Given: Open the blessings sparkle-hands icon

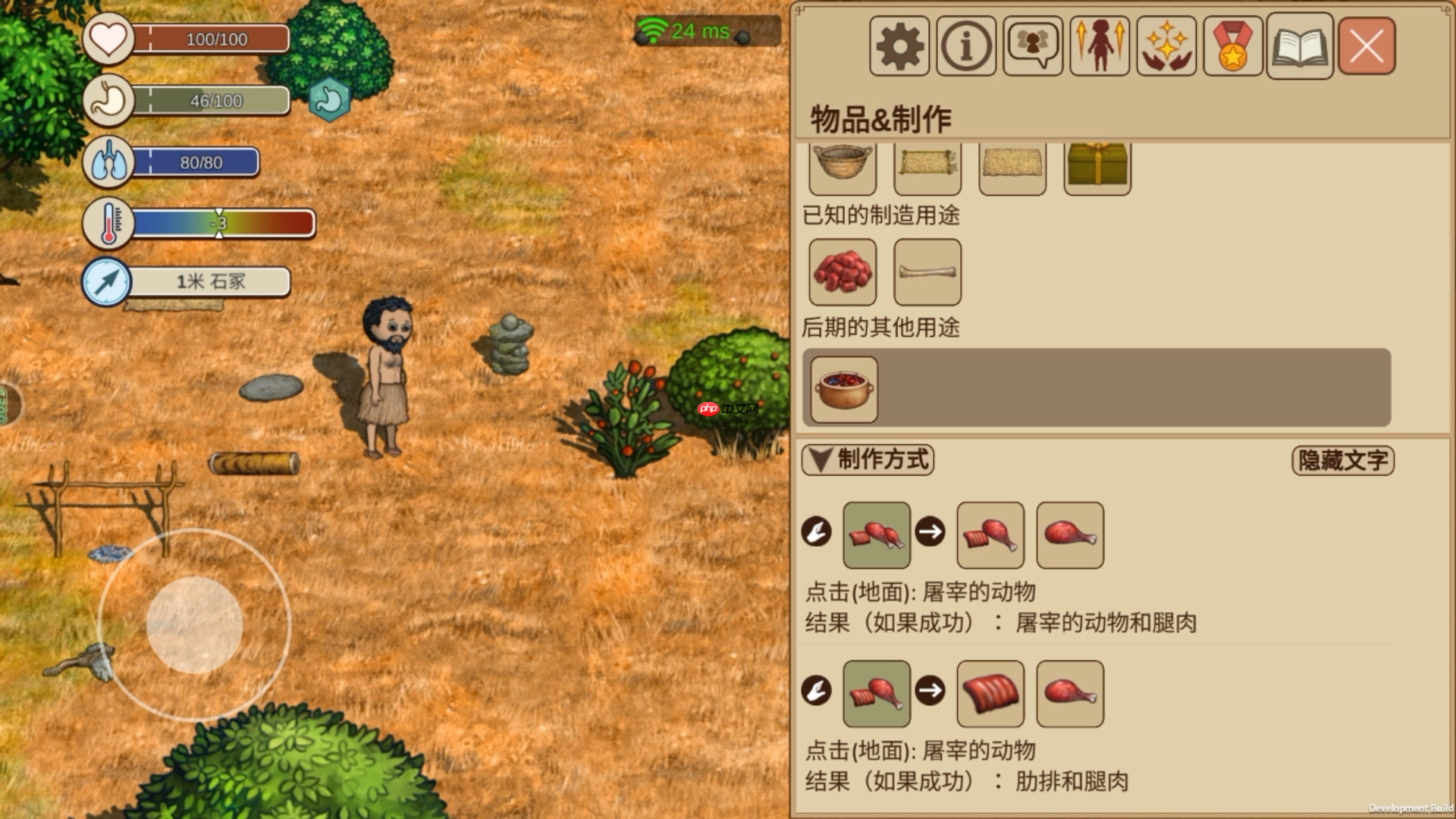Looking at the screenshot, I should tap(1166, 46).
